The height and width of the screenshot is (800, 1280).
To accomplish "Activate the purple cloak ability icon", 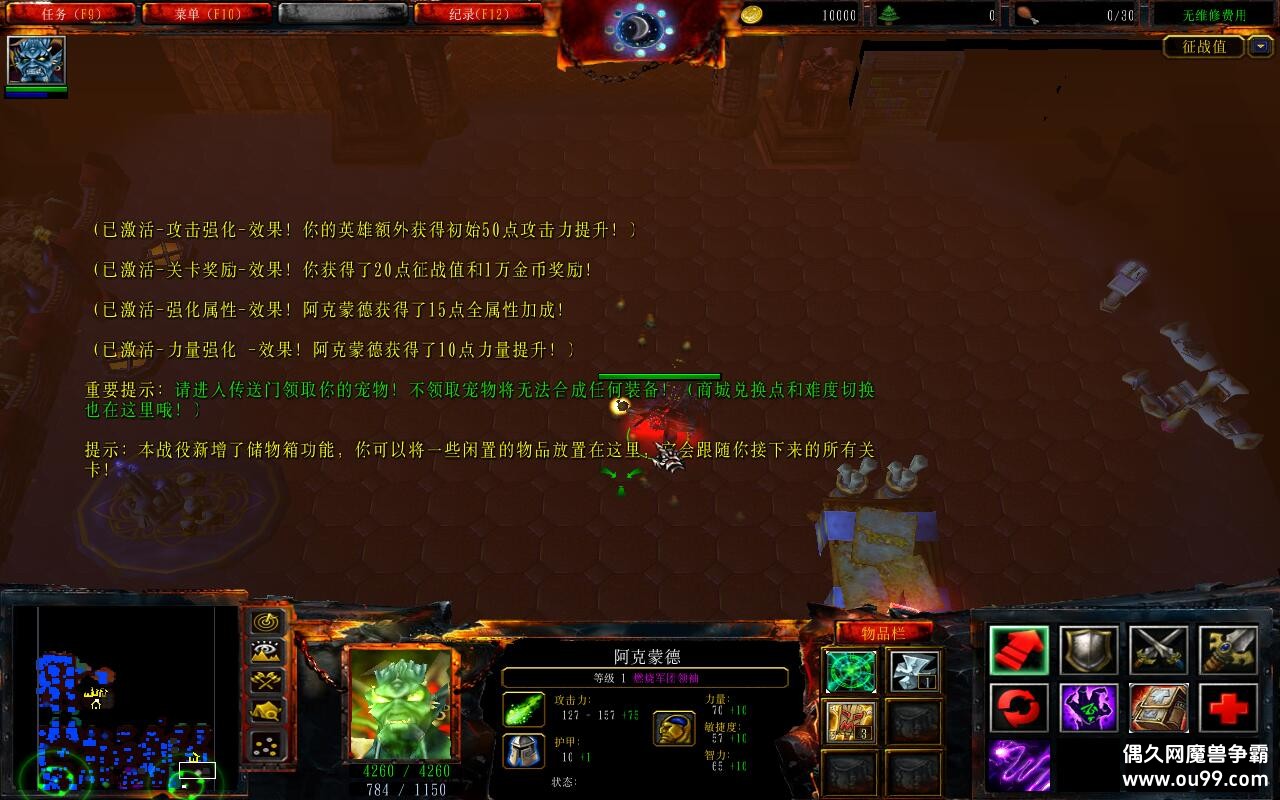I will tap(1088, 710).
